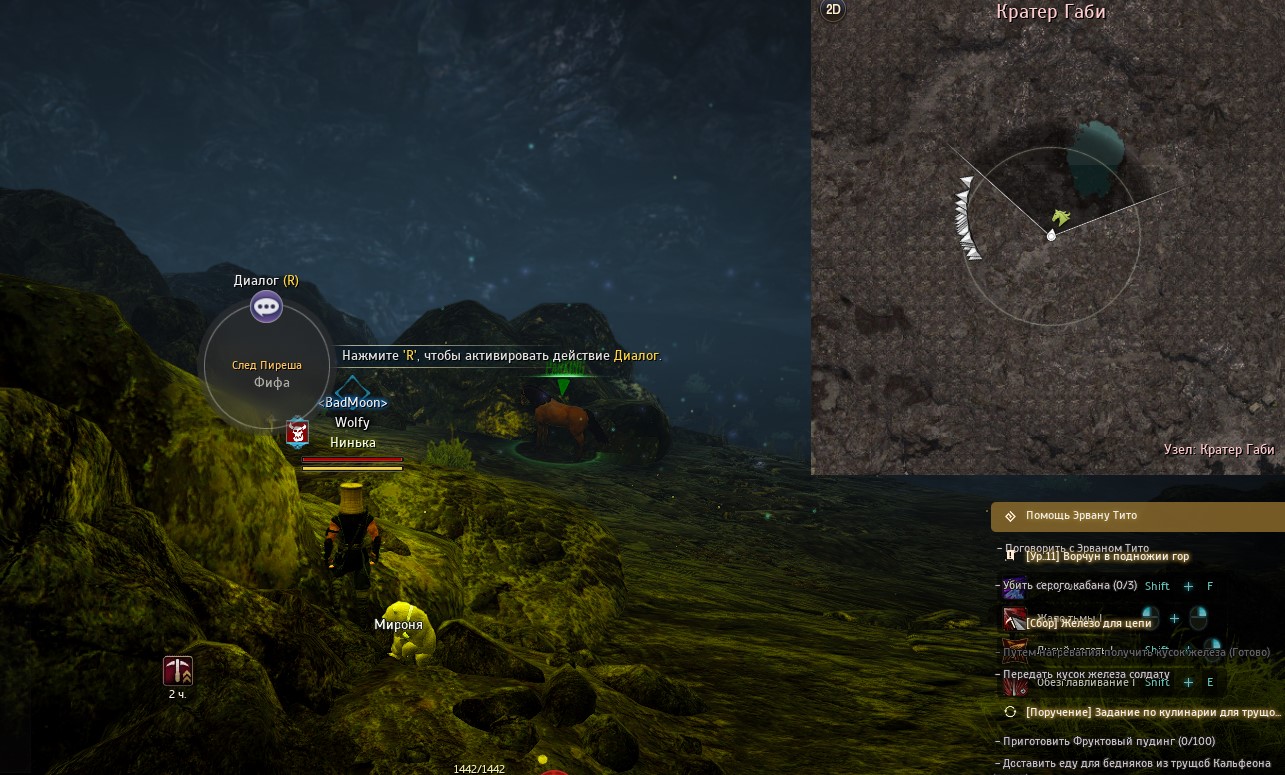
Task: Select the Ворчун в подножии гор quest
Action: 1107,556
